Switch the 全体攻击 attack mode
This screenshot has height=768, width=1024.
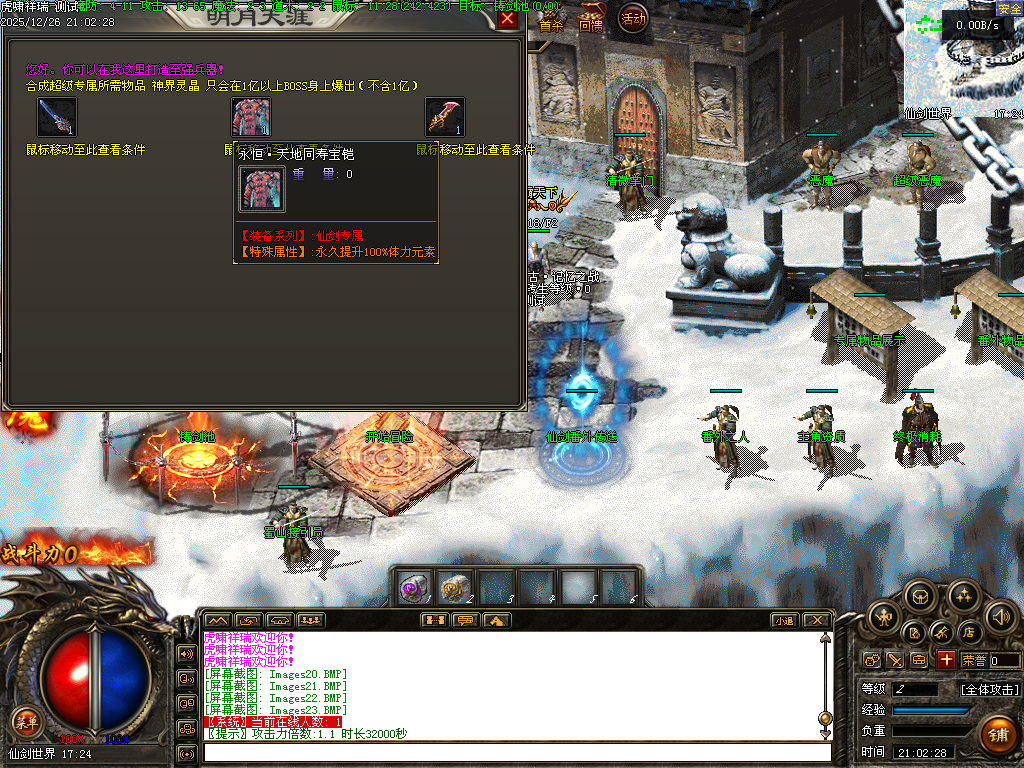(989, 689)
